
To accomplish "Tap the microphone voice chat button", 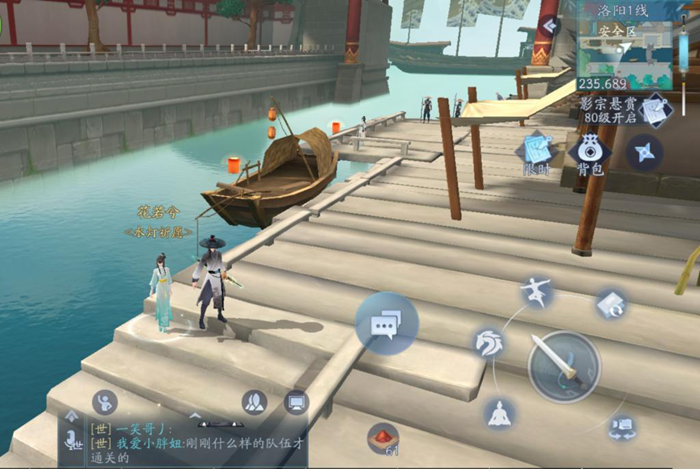I will (x=72, y=438).
